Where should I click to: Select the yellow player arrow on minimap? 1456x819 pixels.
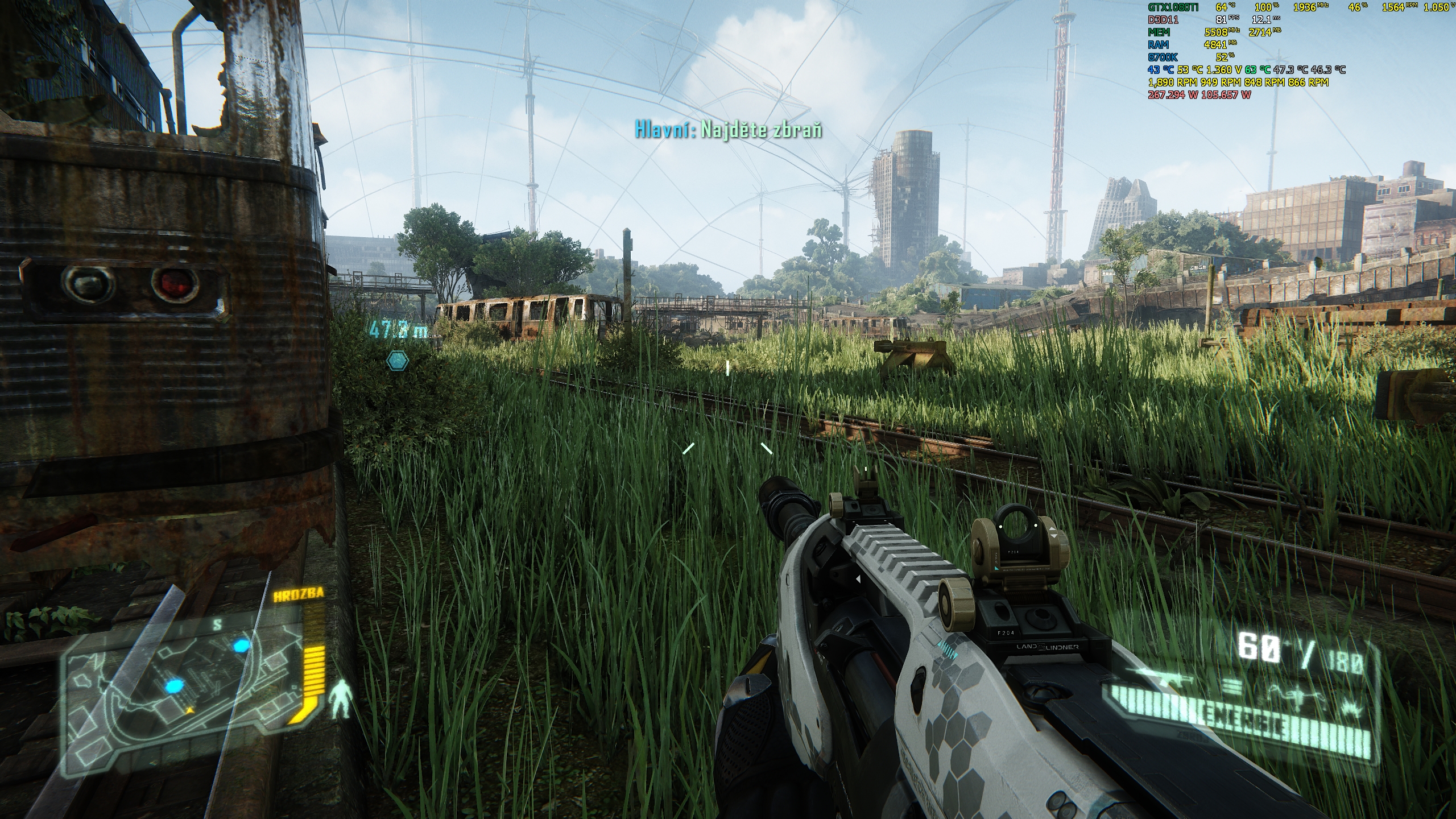[189, 710]
